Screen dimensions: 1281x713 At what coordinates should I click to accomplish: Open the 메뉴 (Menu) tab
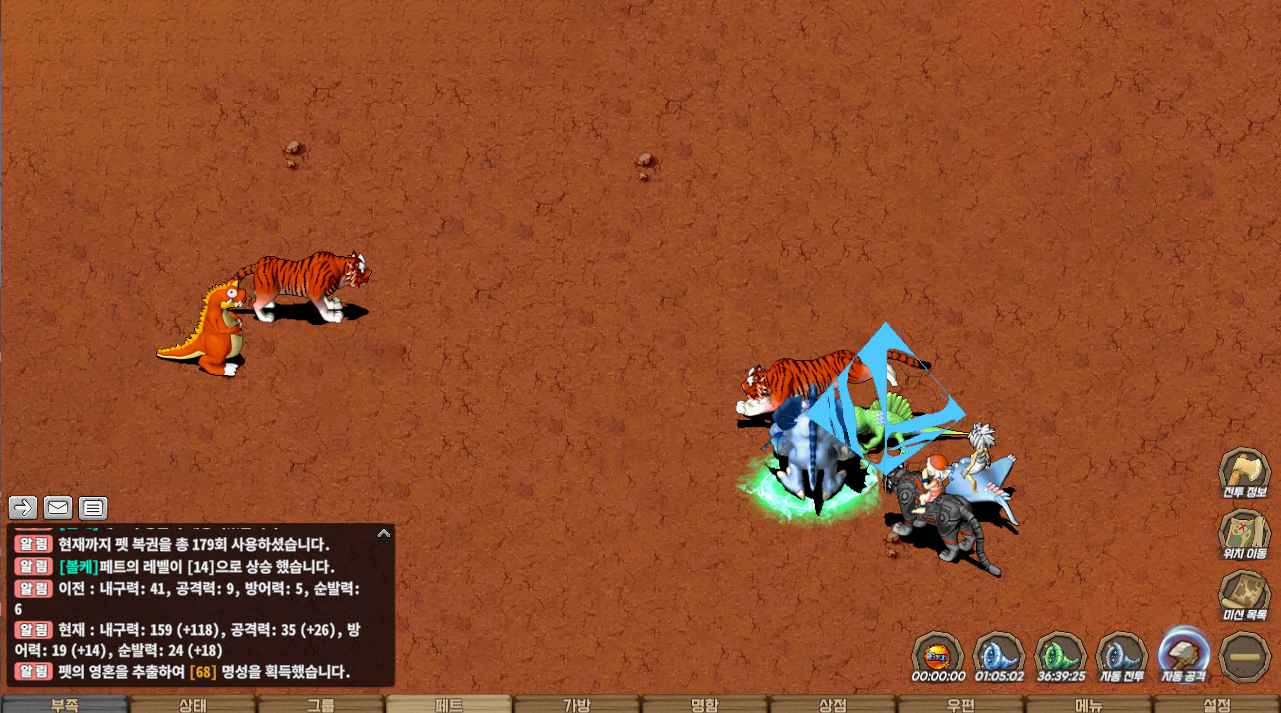(1089, 704)
